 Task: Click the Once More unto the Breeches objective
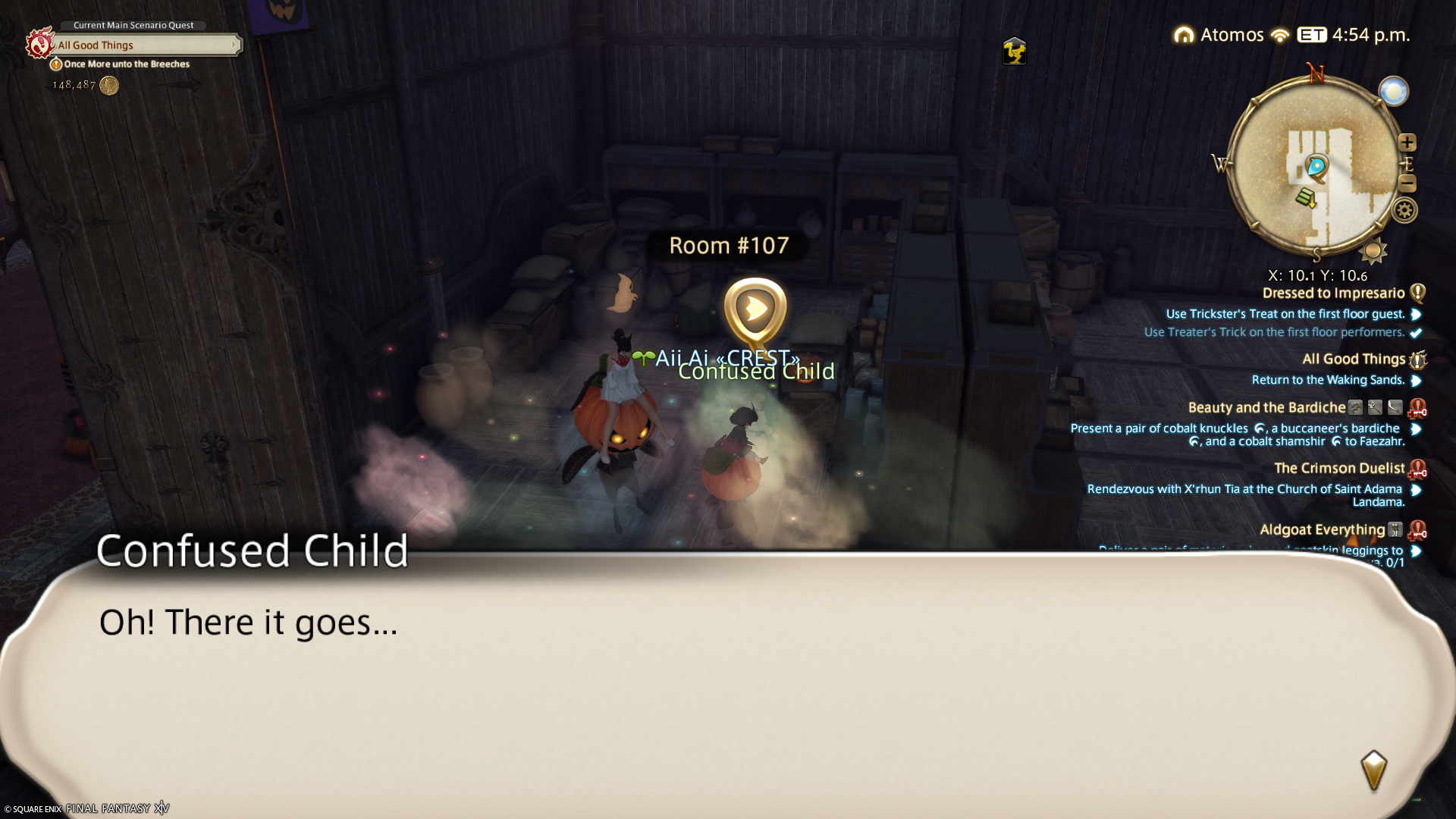point(126,64)
